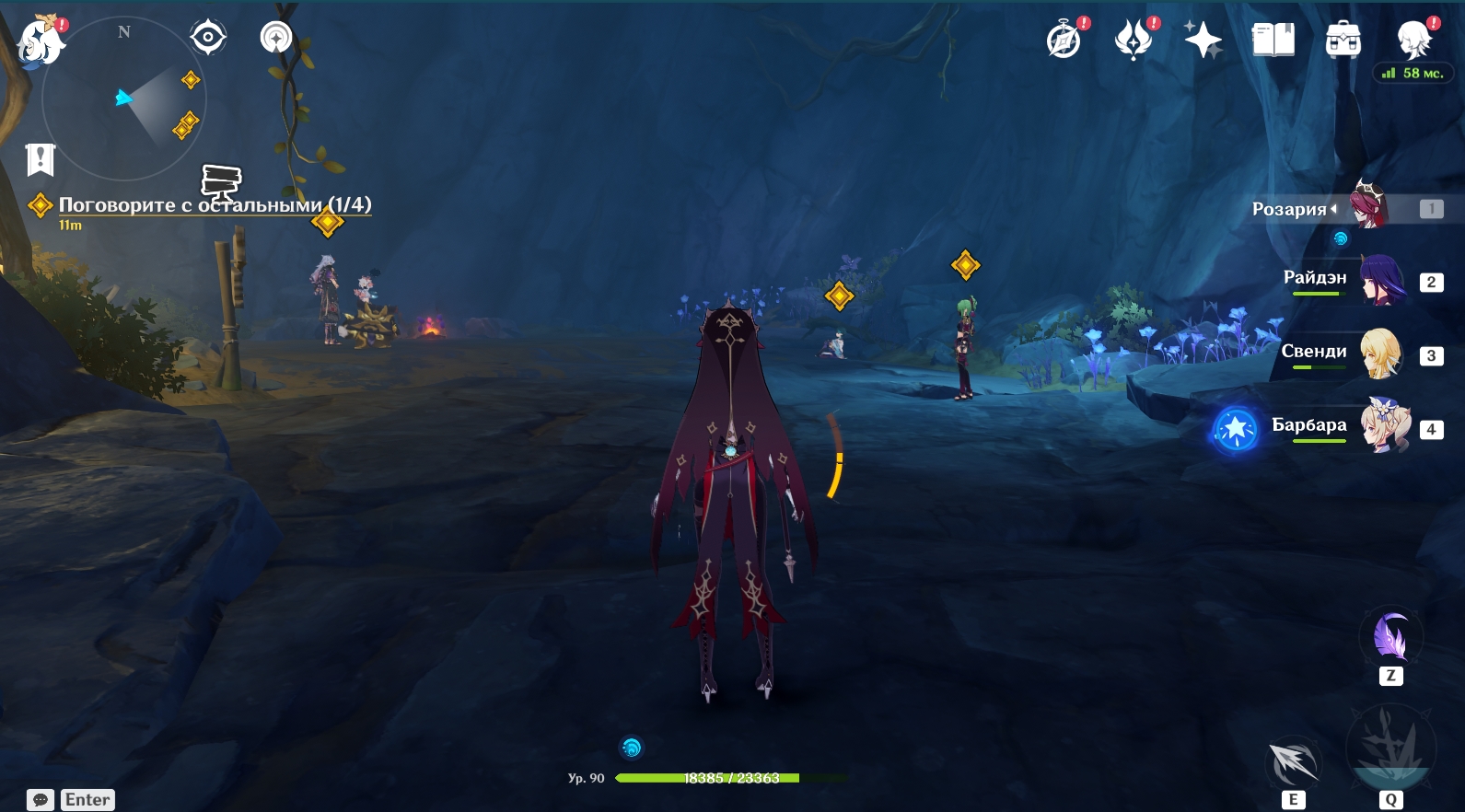Activate Rosaria's elemental burst
Image resolution: width=1465 pixels, height=812 pixels.
point(1390,748)
